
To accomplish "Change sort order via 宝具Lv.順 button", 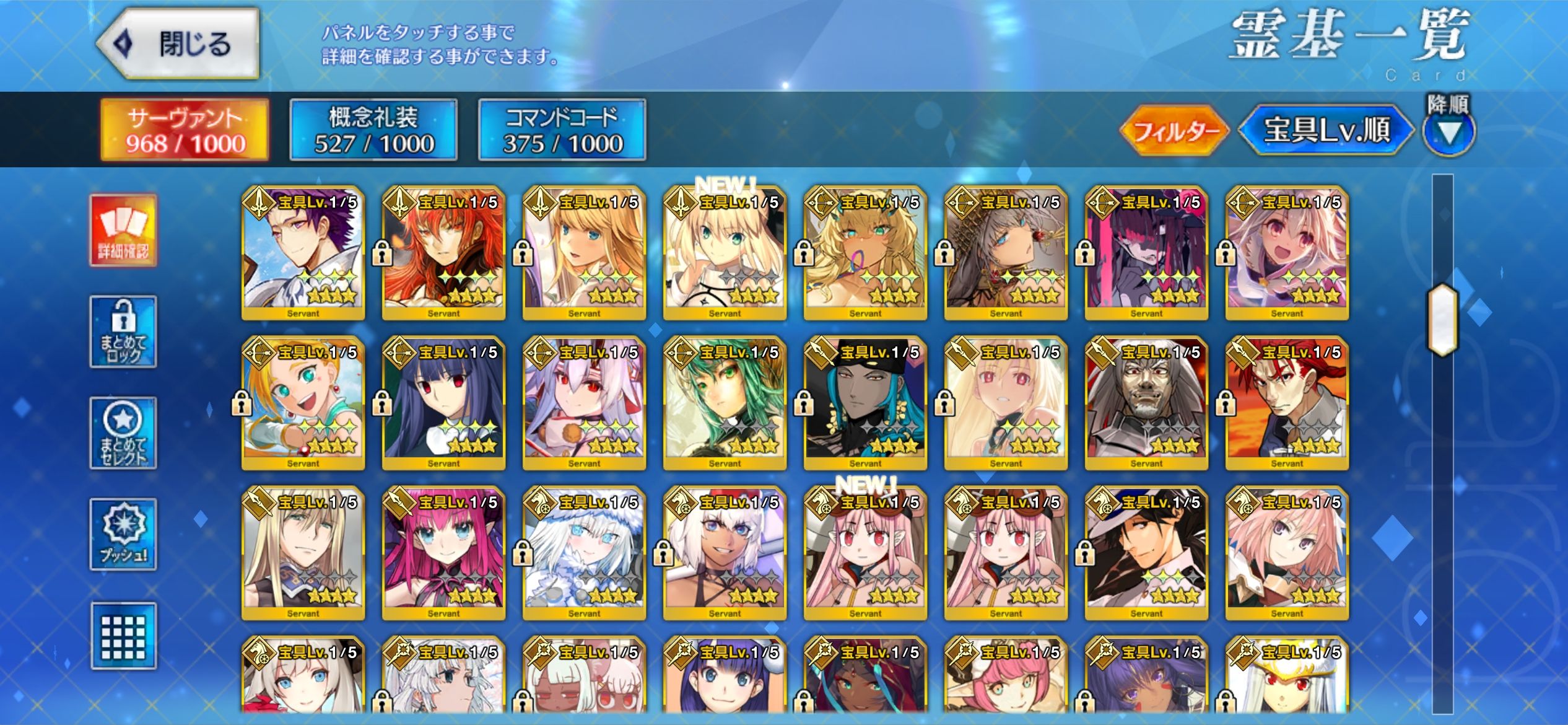I will [1326, 130].
